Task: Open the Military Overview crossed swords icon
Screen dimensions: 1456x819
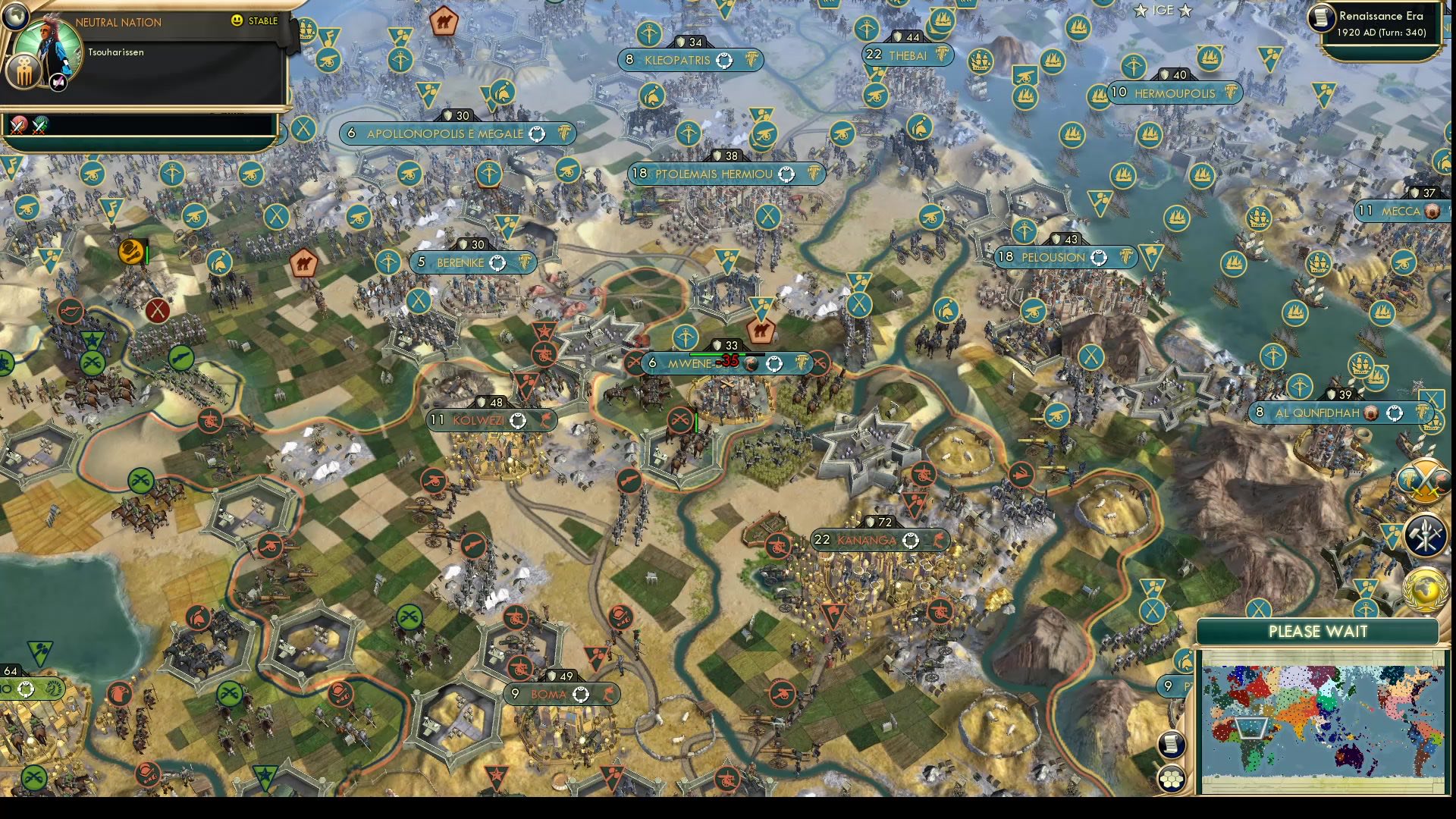Action: click(x=1428, y=478)
